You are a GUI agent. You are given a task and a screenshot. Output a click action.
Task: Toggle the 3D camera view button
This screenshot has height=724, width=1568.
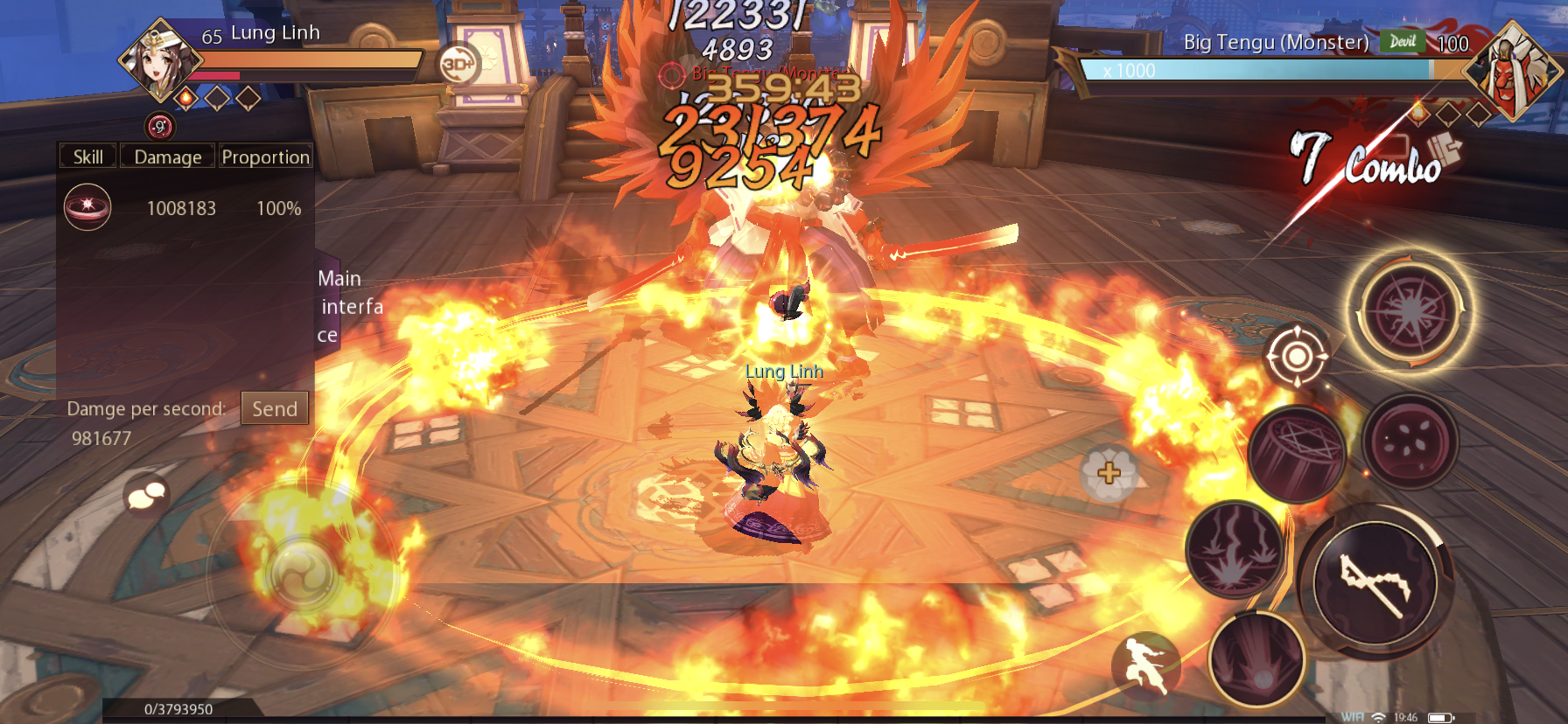(x=458, y=64)
